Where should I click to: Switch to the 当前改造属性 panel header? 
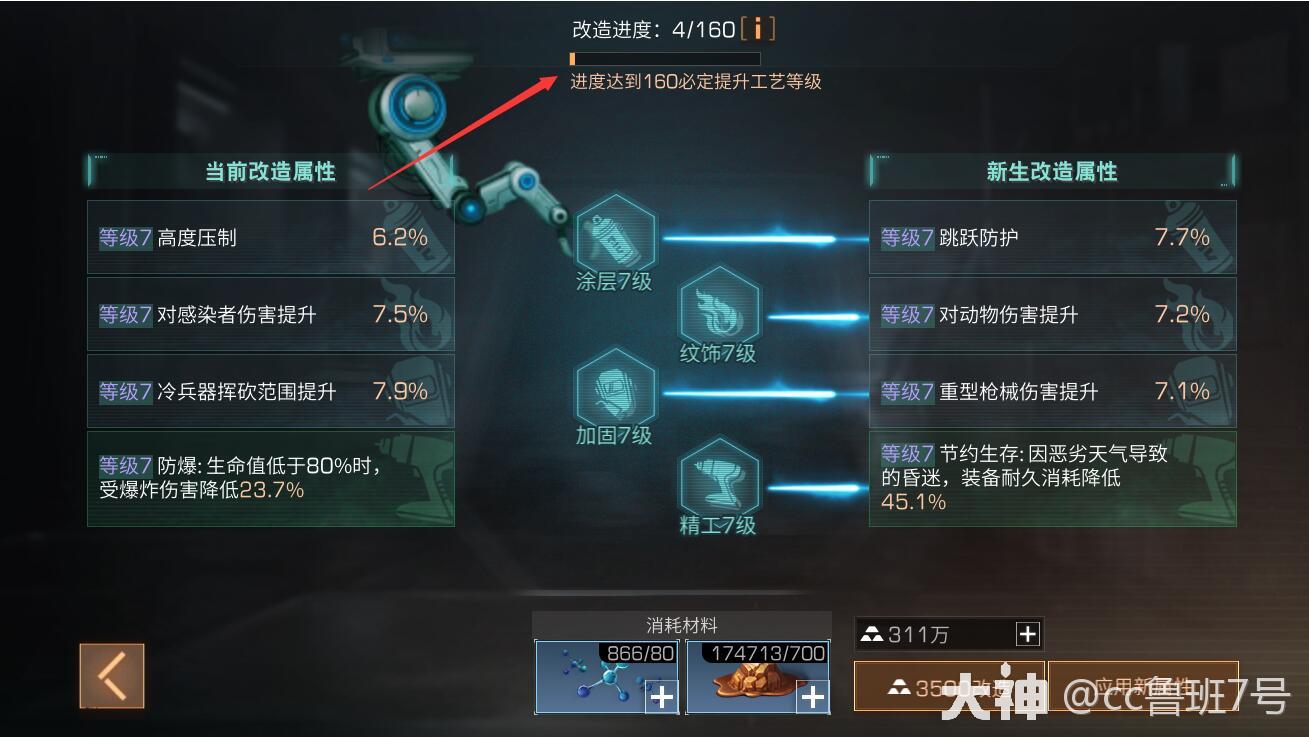270,171
